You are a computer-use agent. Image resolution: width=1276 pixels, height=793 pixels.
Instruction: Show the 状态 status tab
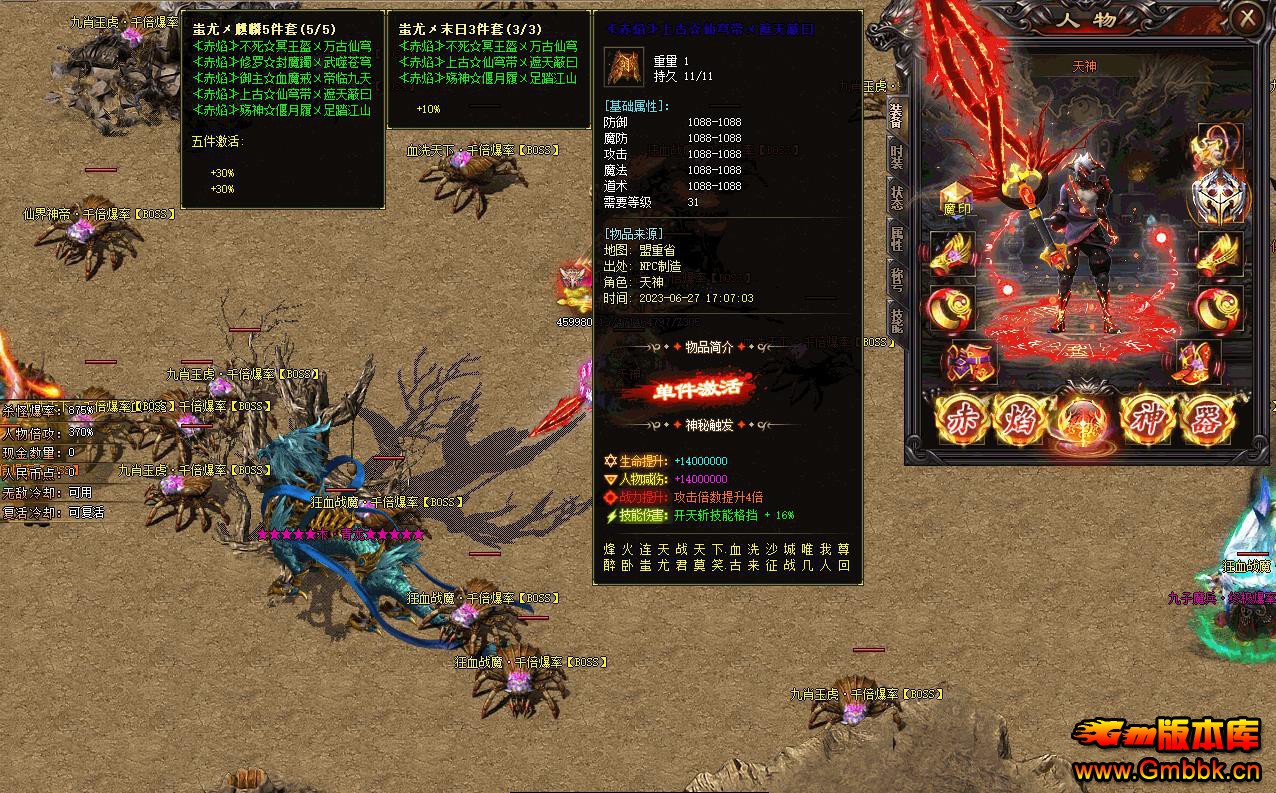coord(896,197)
